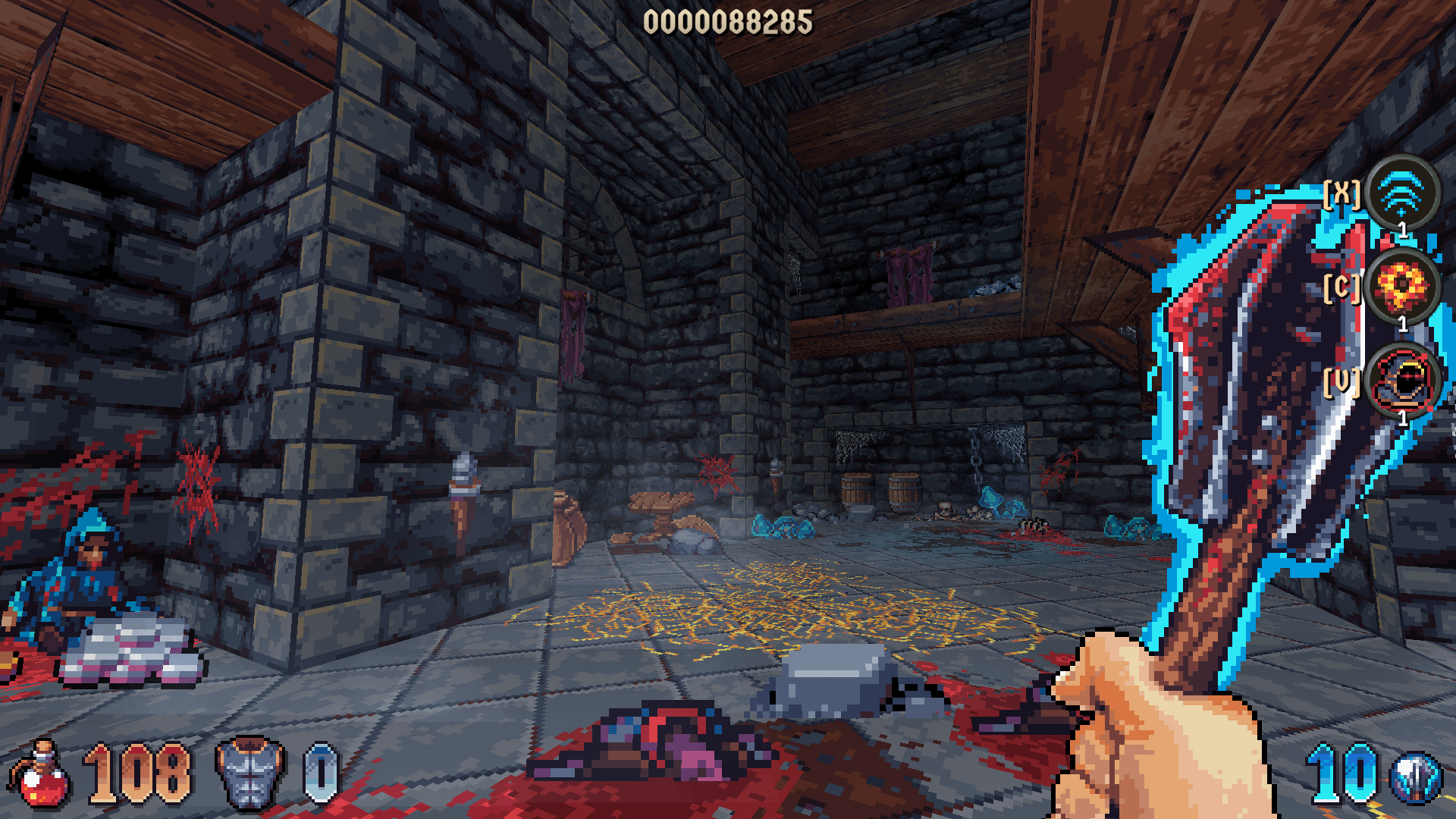Trigger the fiery explosion ability
Viewport: 1456px width, 819px height.
pos(1402,286)
